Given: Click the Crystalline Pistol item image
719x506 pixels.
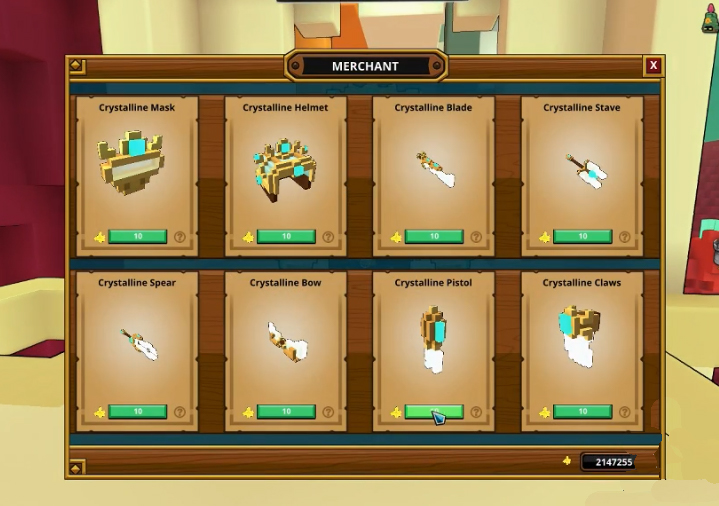Looking at the screenshot, I should (x=434, y=338).
